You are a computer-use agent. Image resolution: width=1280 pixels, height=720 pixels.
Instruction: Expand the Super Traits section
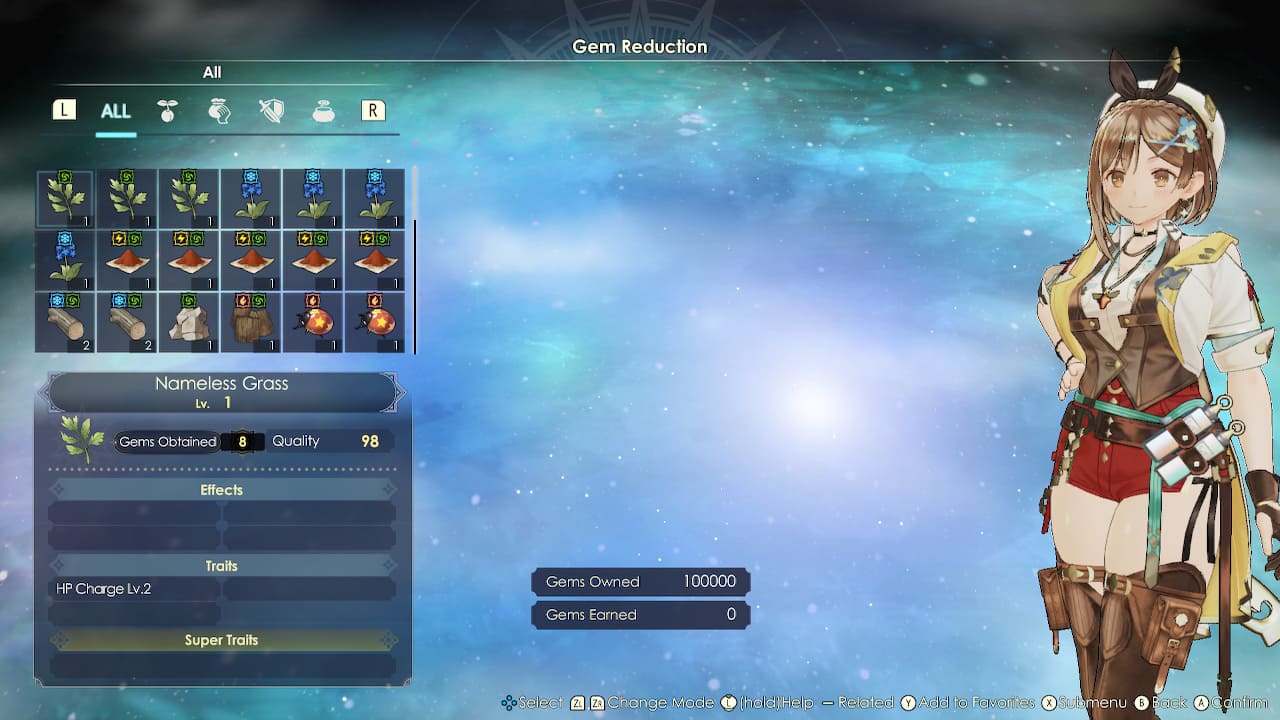(x=221, y=639)
